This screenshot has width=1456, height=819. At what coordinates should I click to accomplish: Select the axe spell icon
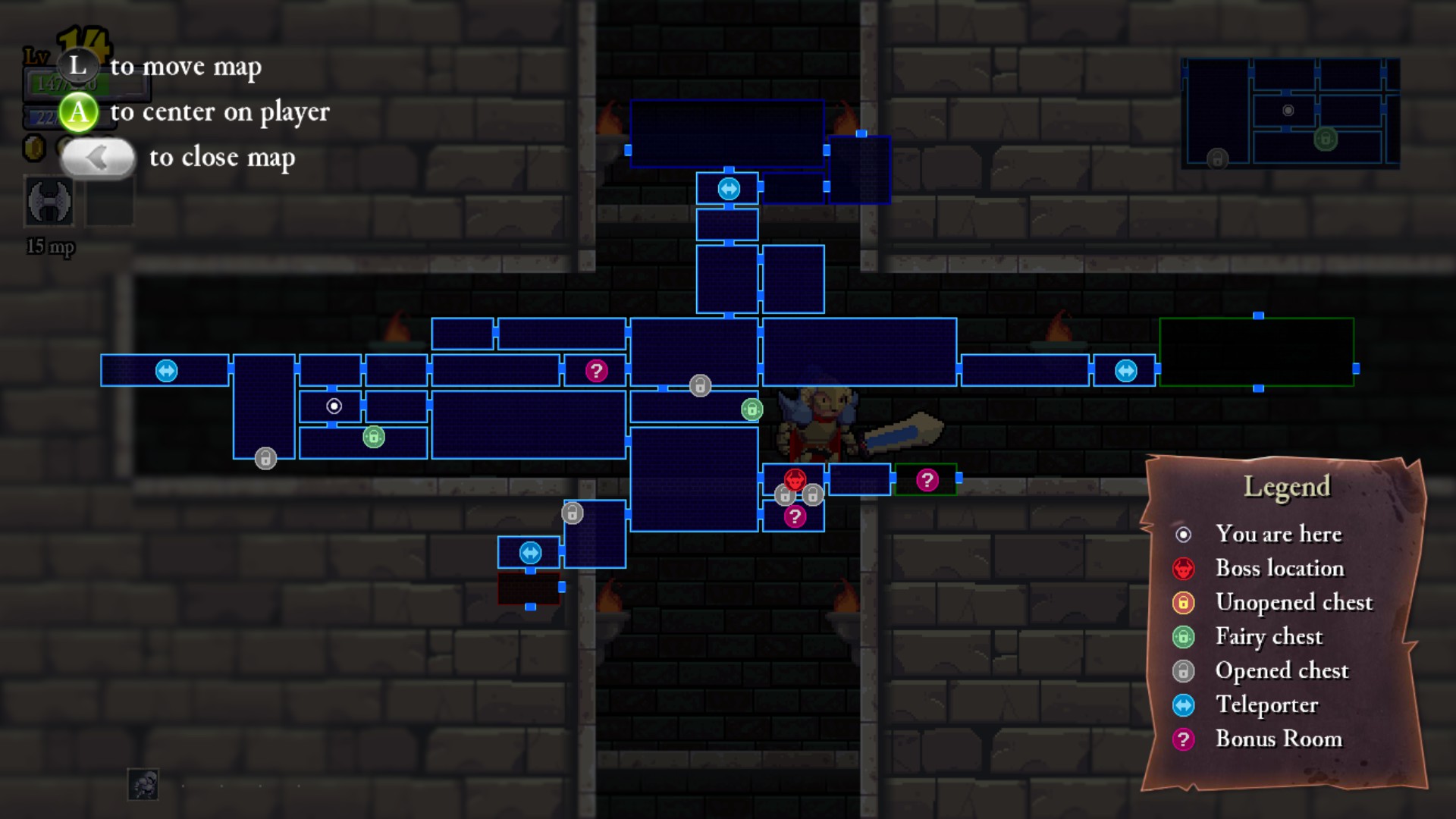coord(50,202)
